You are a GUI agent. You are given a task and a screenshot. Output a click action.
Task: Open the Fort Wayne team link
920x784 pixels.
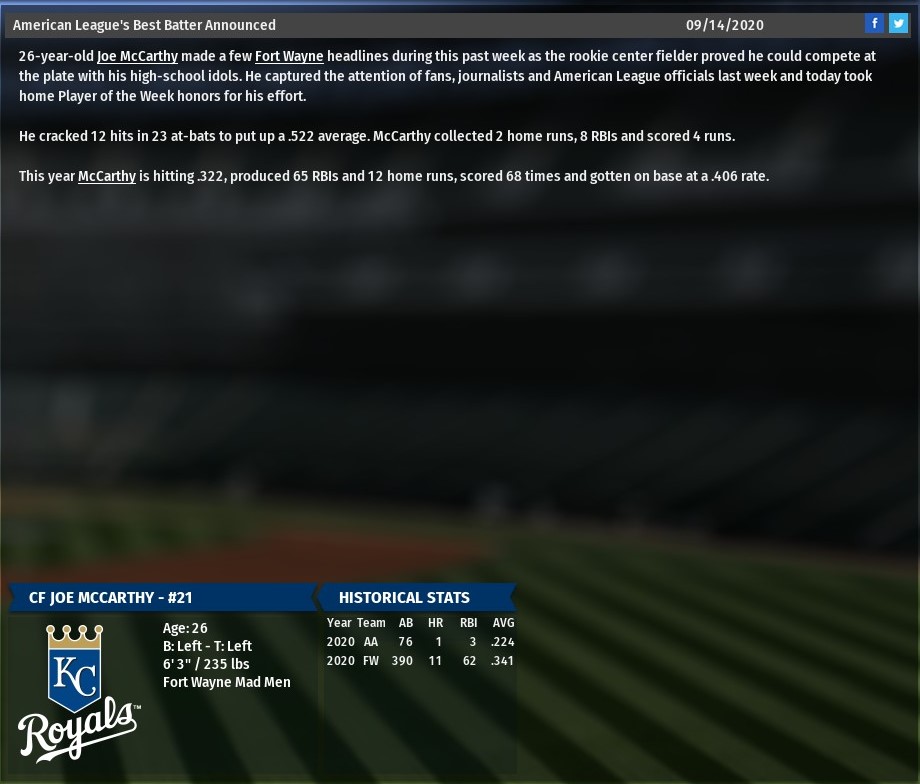click(x=289, y=57)
